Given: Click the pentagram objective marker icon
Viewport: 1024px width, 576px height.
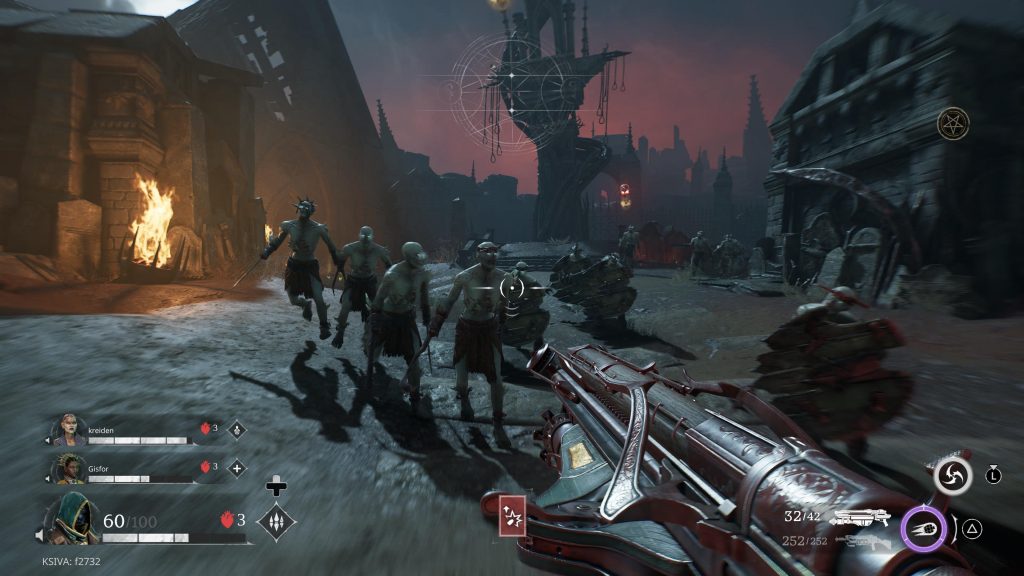Looking at the screenshot, I should click(953, 124).
